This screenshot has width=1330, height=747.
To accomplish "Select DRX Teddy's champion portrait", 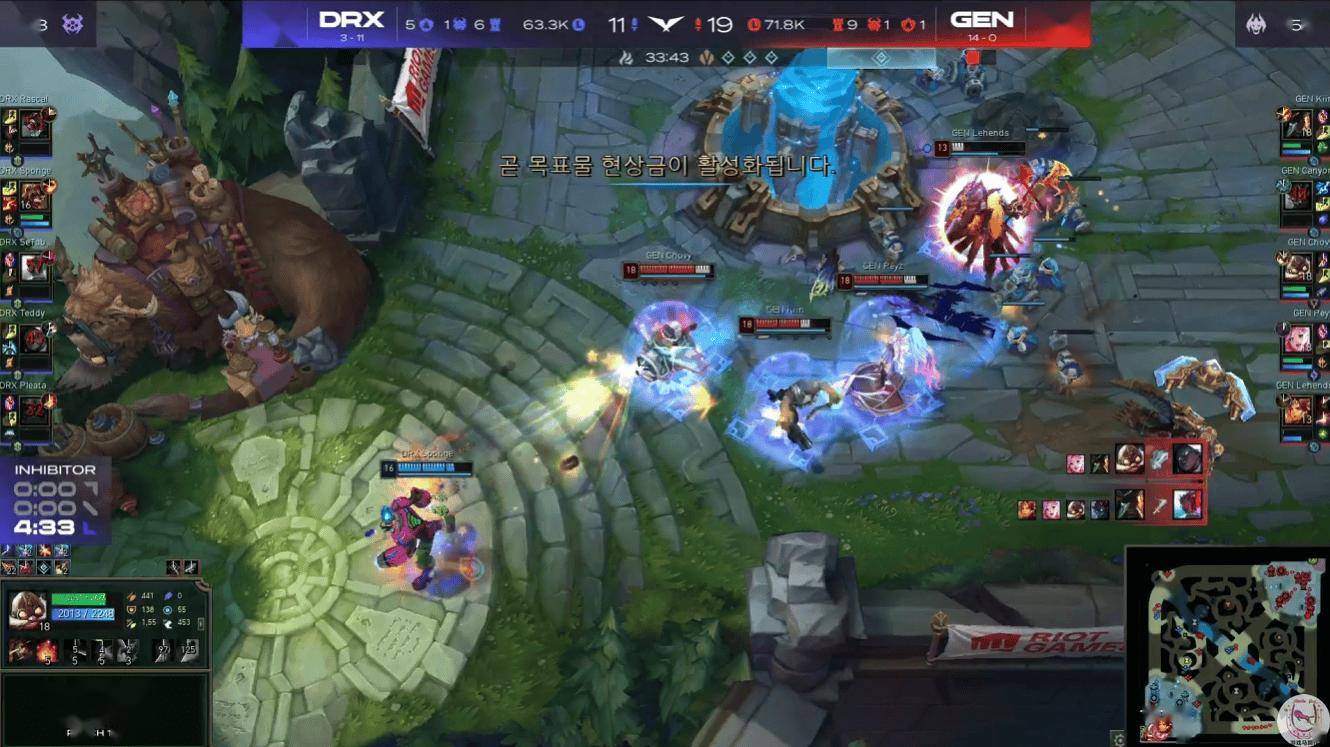I will (35, 339).
